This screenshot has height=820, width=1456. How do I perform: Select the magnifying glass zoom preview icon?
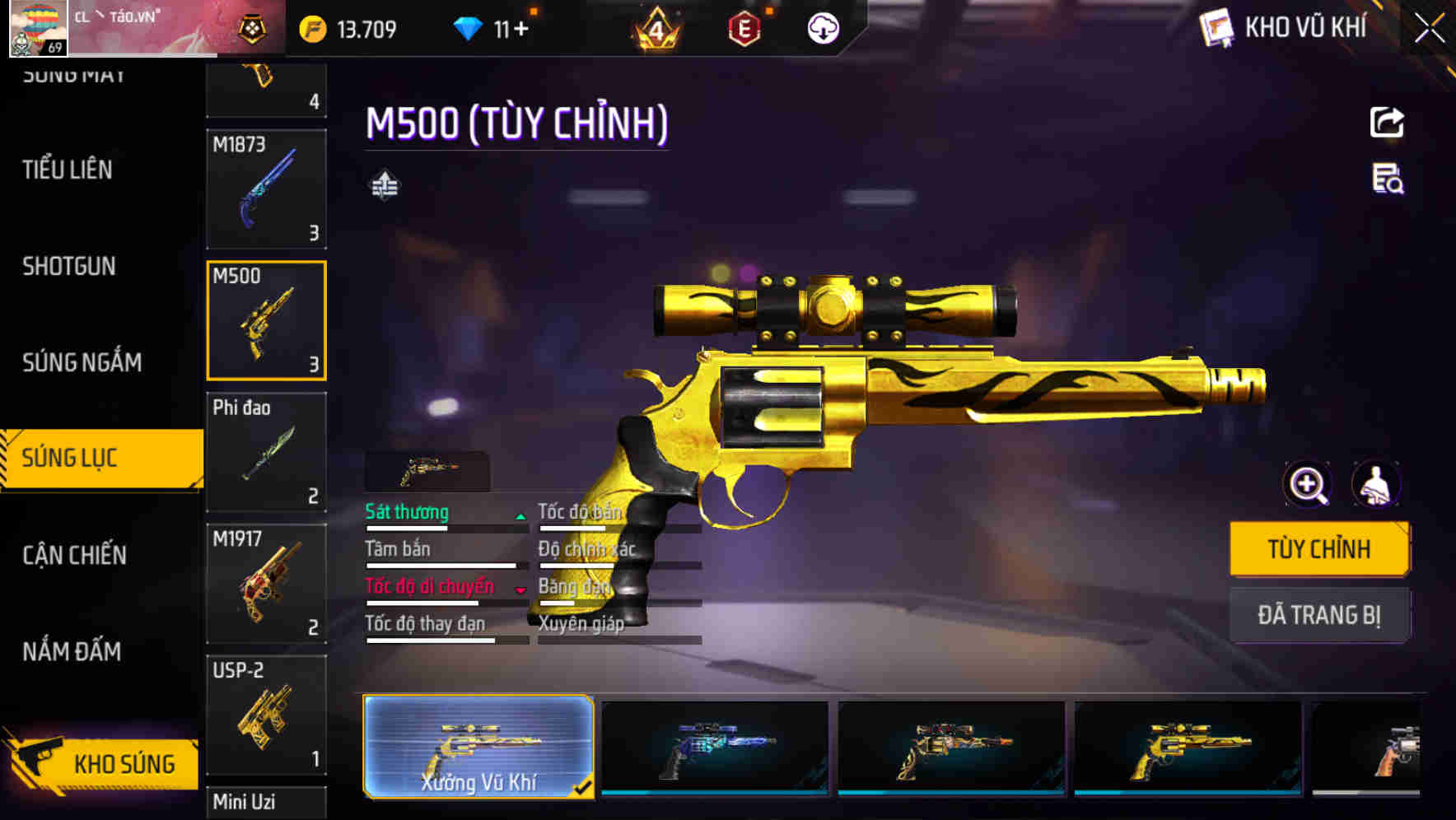point(1308,485)
